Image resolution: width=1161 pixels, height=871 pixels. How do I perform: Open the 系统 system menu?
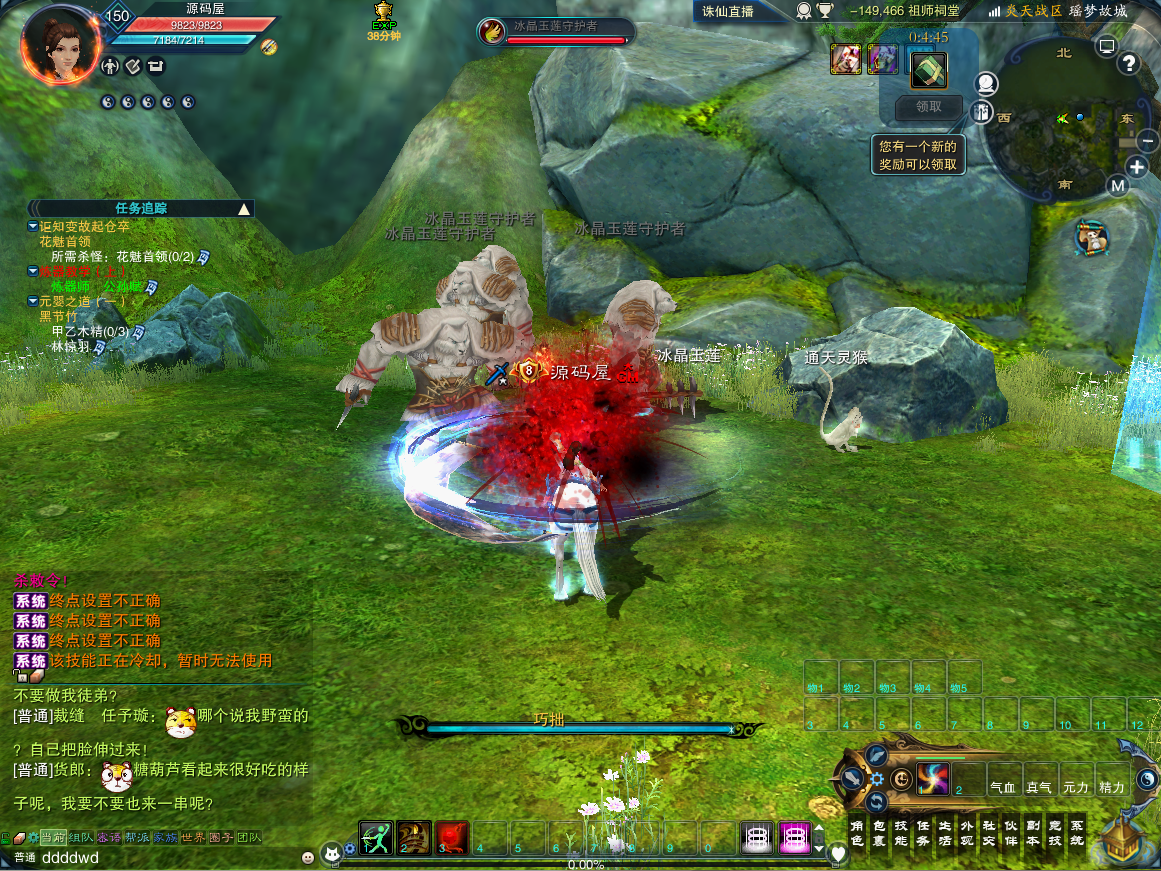[1076, 834]
